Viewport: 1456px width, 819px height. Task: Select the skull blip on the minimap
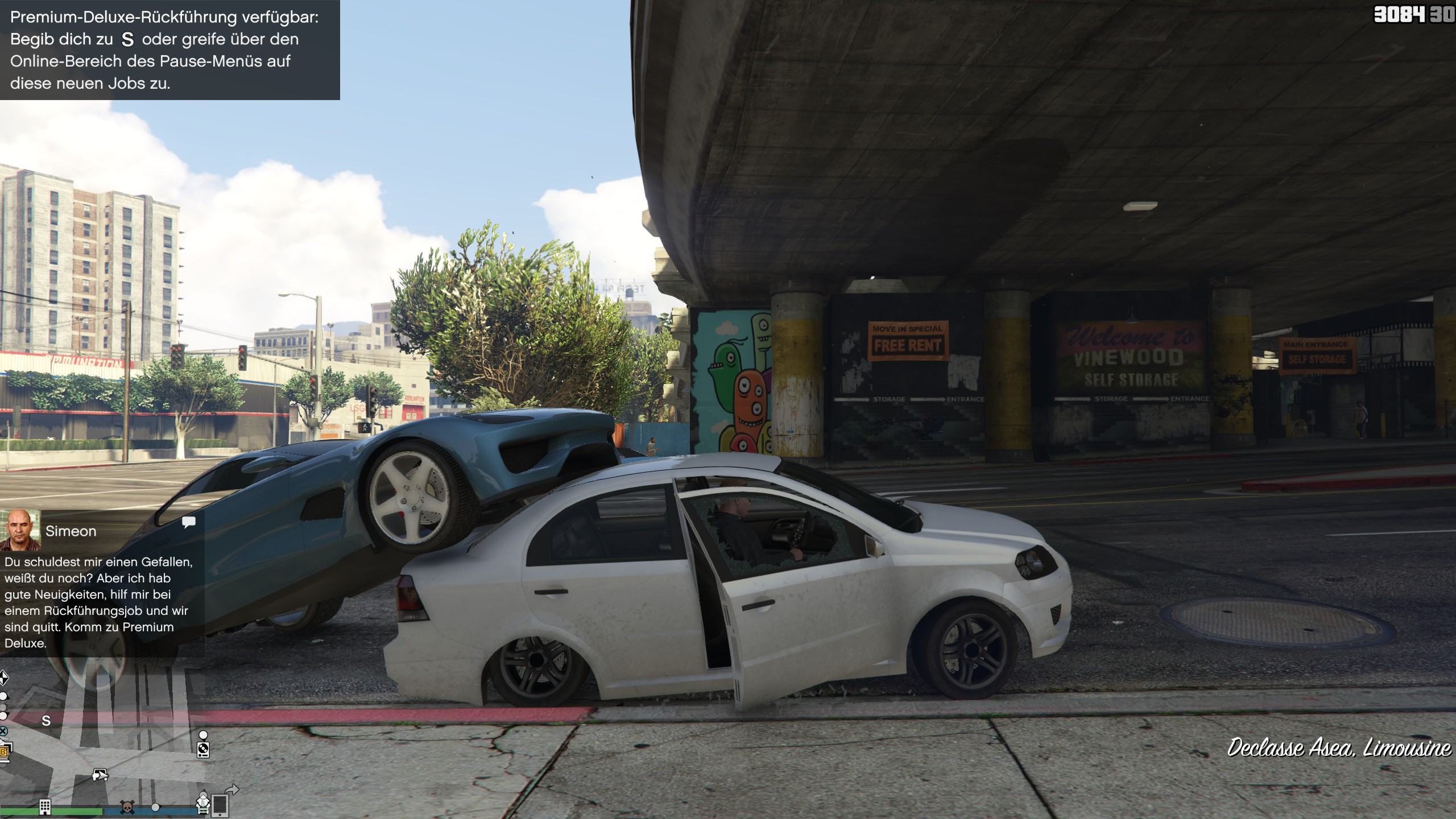coord(127,807)
